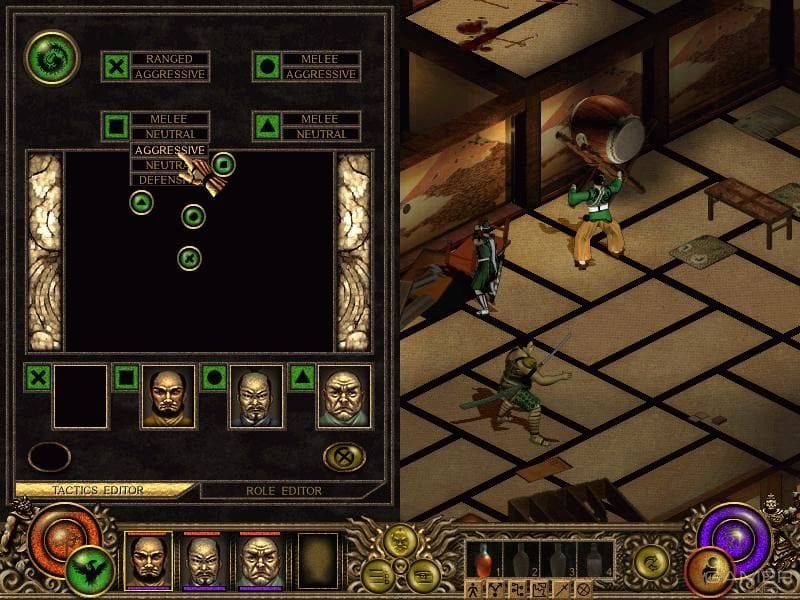Image resolution: width=800 pixels, height=600 pixels.
Task: Choose the portrait assigned to the triangle role
Action: point(344,396)
